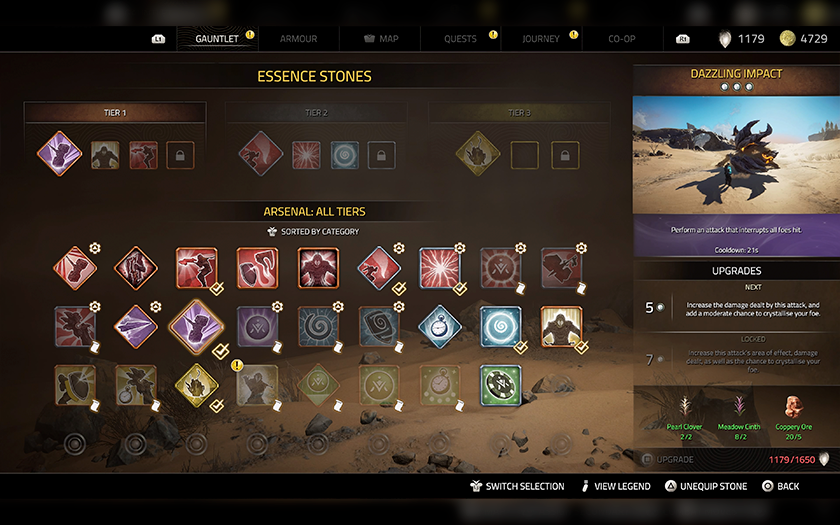840x525 pixels.
Task: Switch to the Co-op tab
Action: click(621, 39)
